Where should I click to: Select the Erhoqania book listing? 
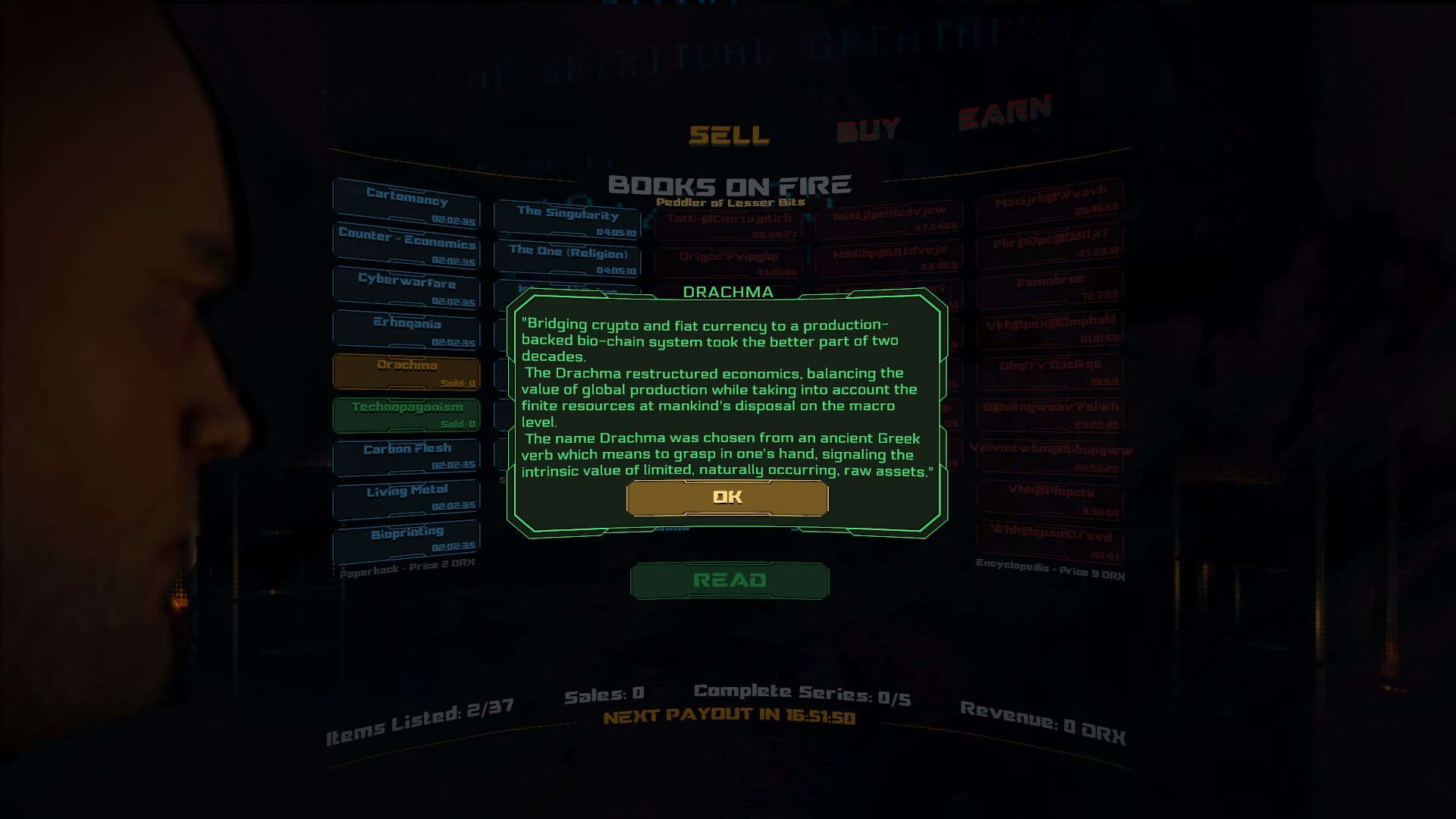click(x=406, y=329)
